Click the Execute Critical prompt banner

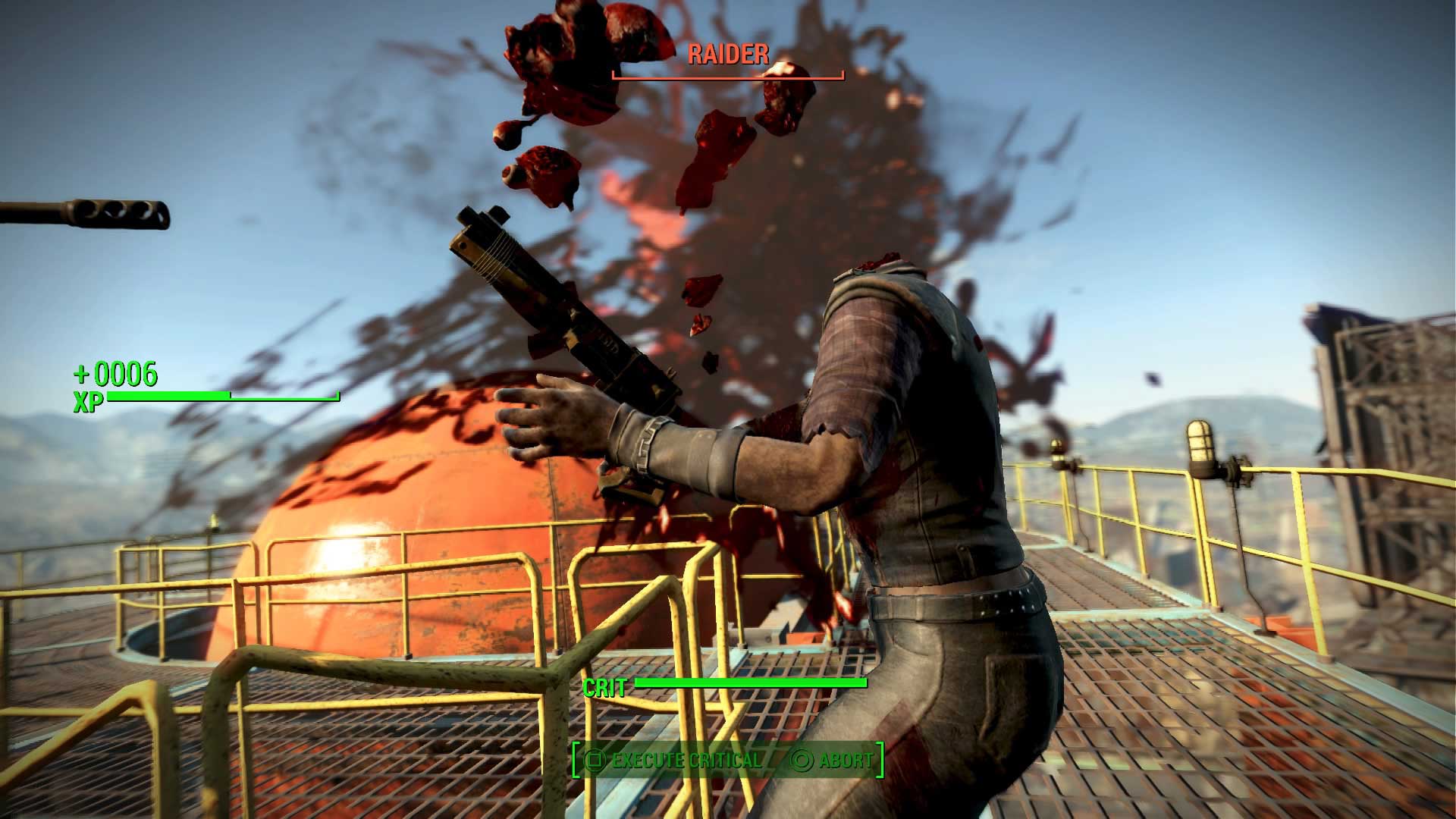(690, 761)
